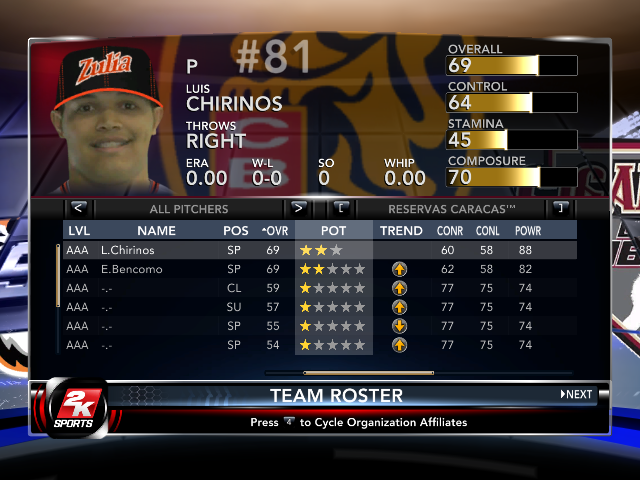This screenshot has width=640, height=480.
Task: Sort the roster by POT column
Action: click(x=333, y=231)
